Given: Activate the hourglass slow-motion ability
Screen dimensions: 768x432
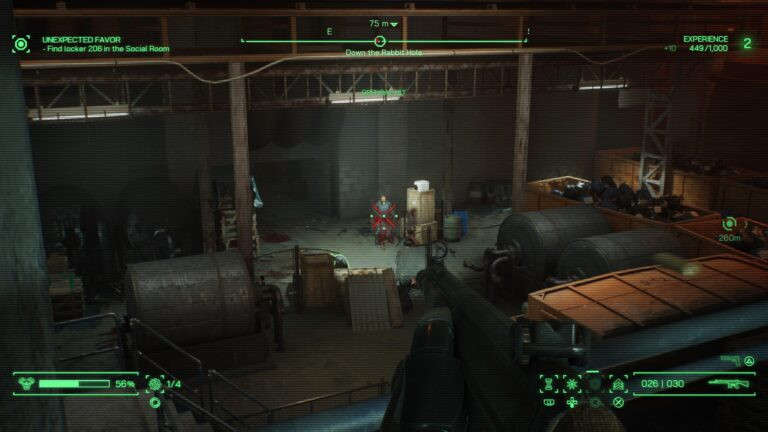Looking at the screenshot, I should pos(548,383).
